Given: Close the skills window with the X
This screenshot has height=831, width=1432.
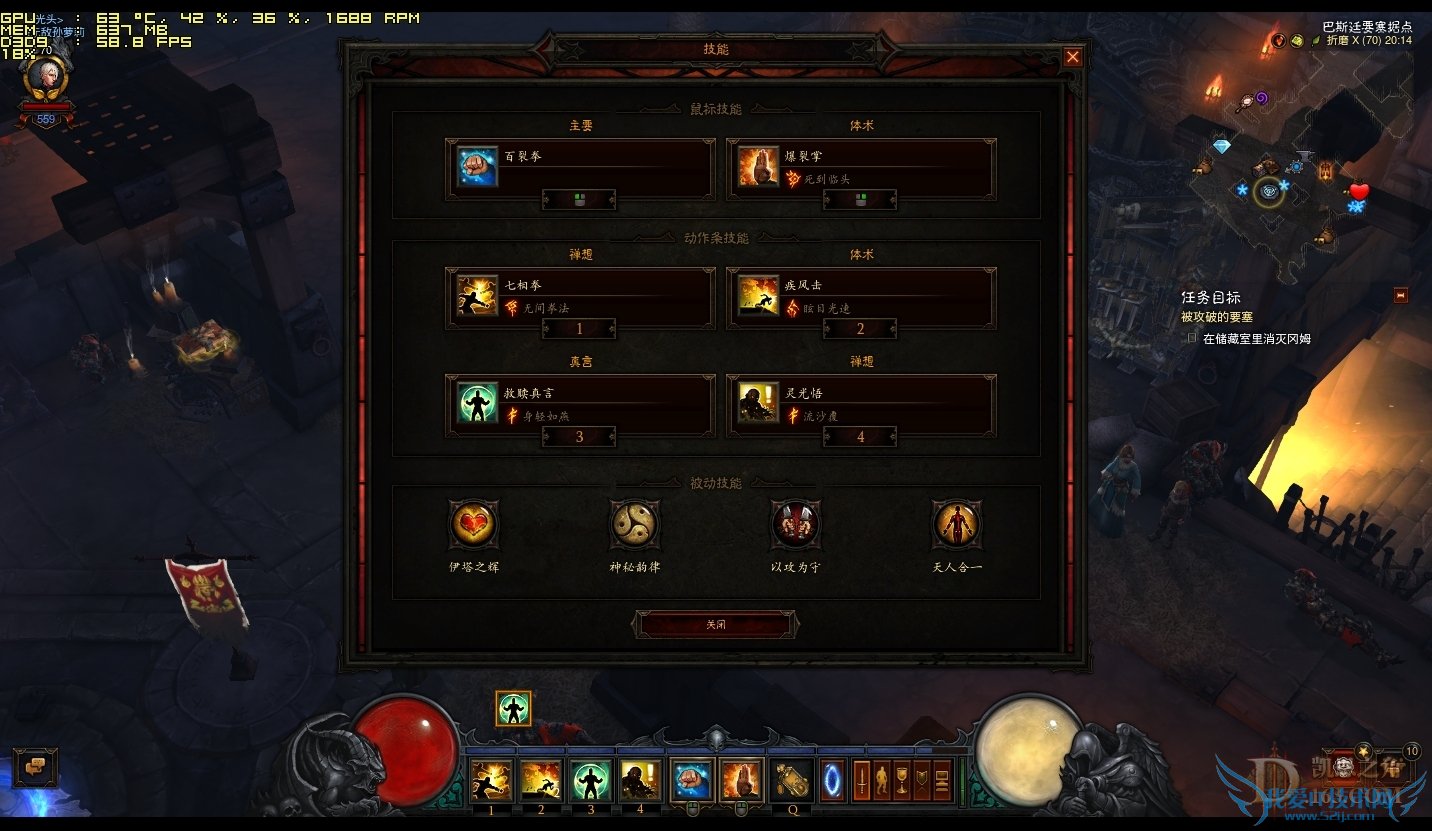Looking at the screenshot, I should 1072,57.
